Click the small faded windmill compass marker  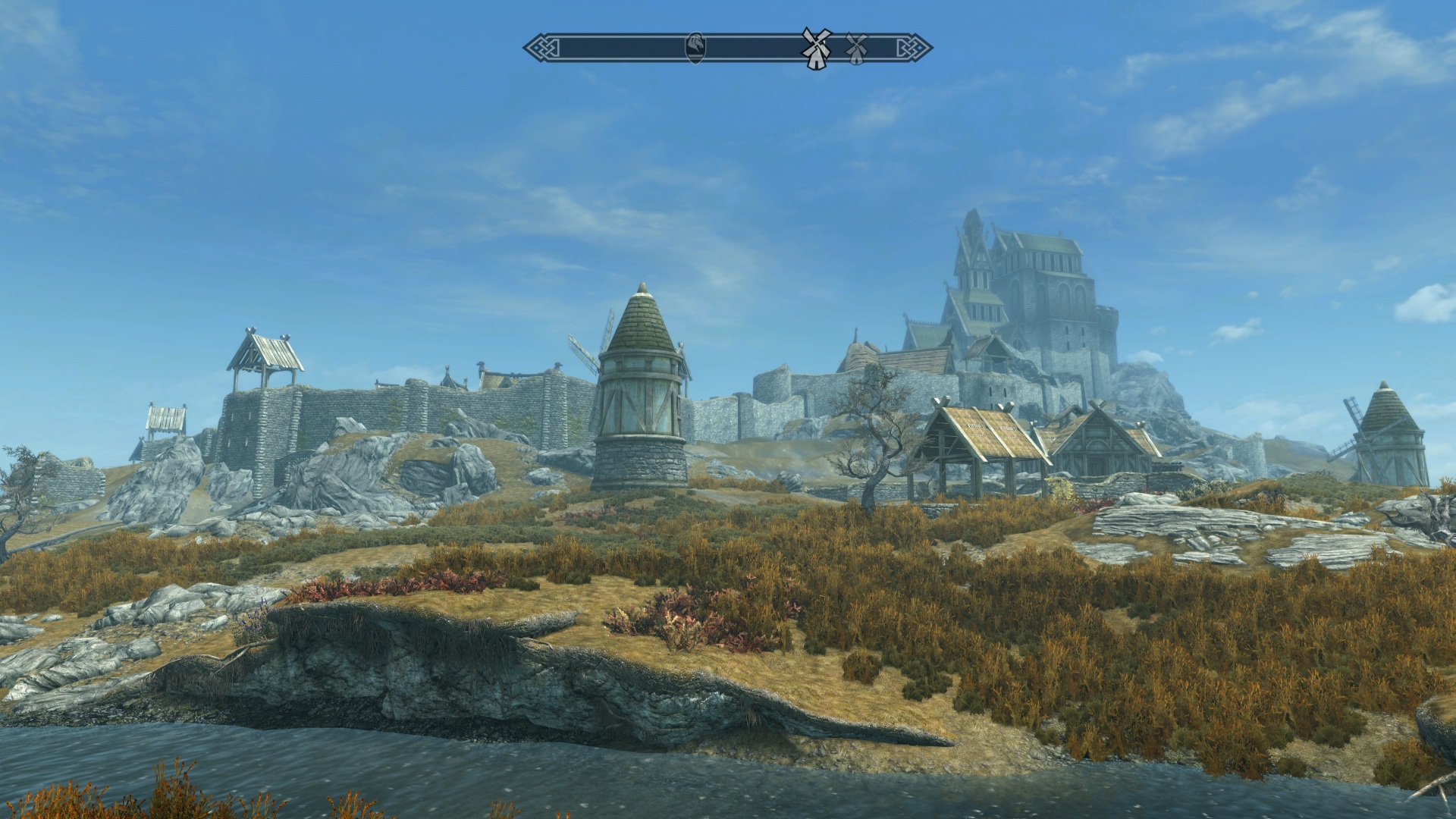tap(855, 47)
